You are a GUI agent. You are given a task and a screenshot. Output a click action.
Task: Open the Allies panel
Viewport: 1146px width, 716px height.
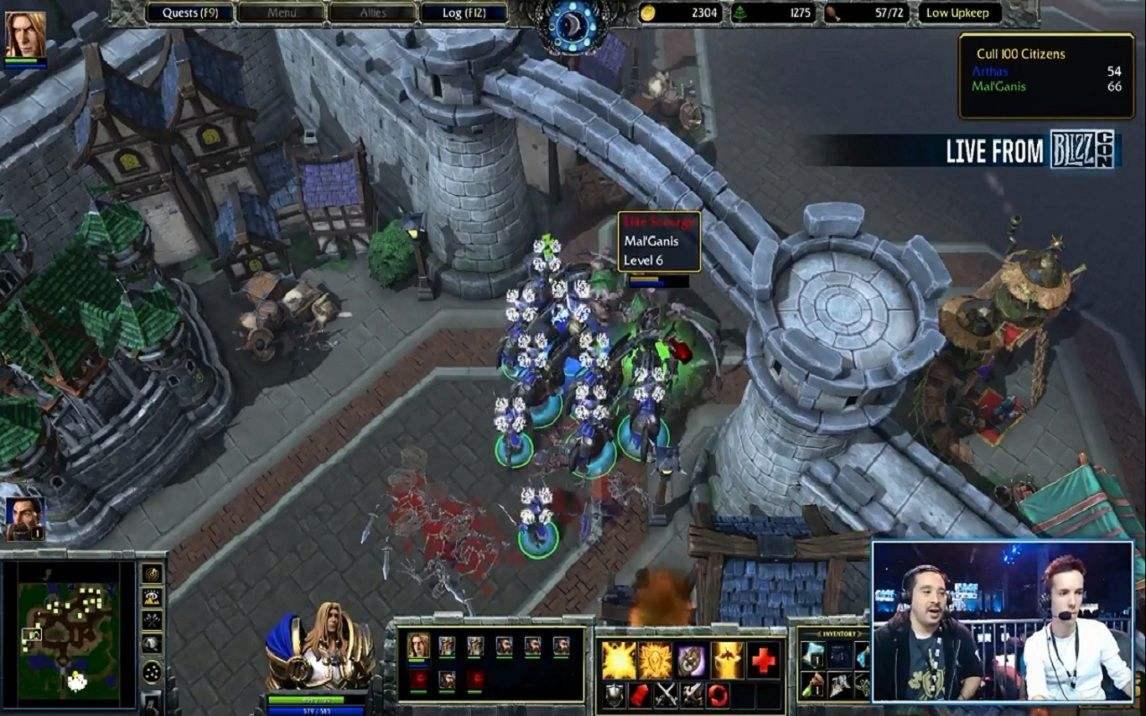coord(372,13)
